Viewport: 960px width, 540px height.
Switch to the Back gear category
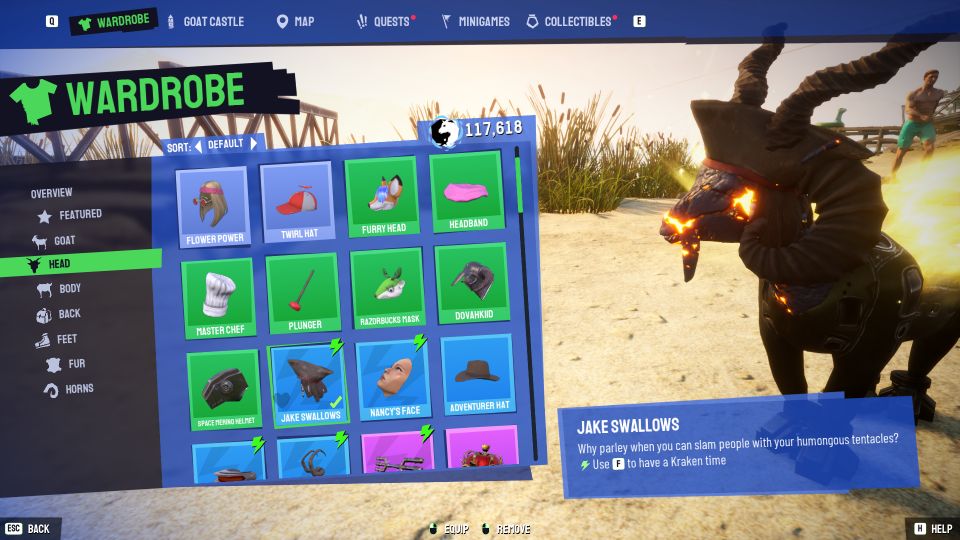point(69,314)
